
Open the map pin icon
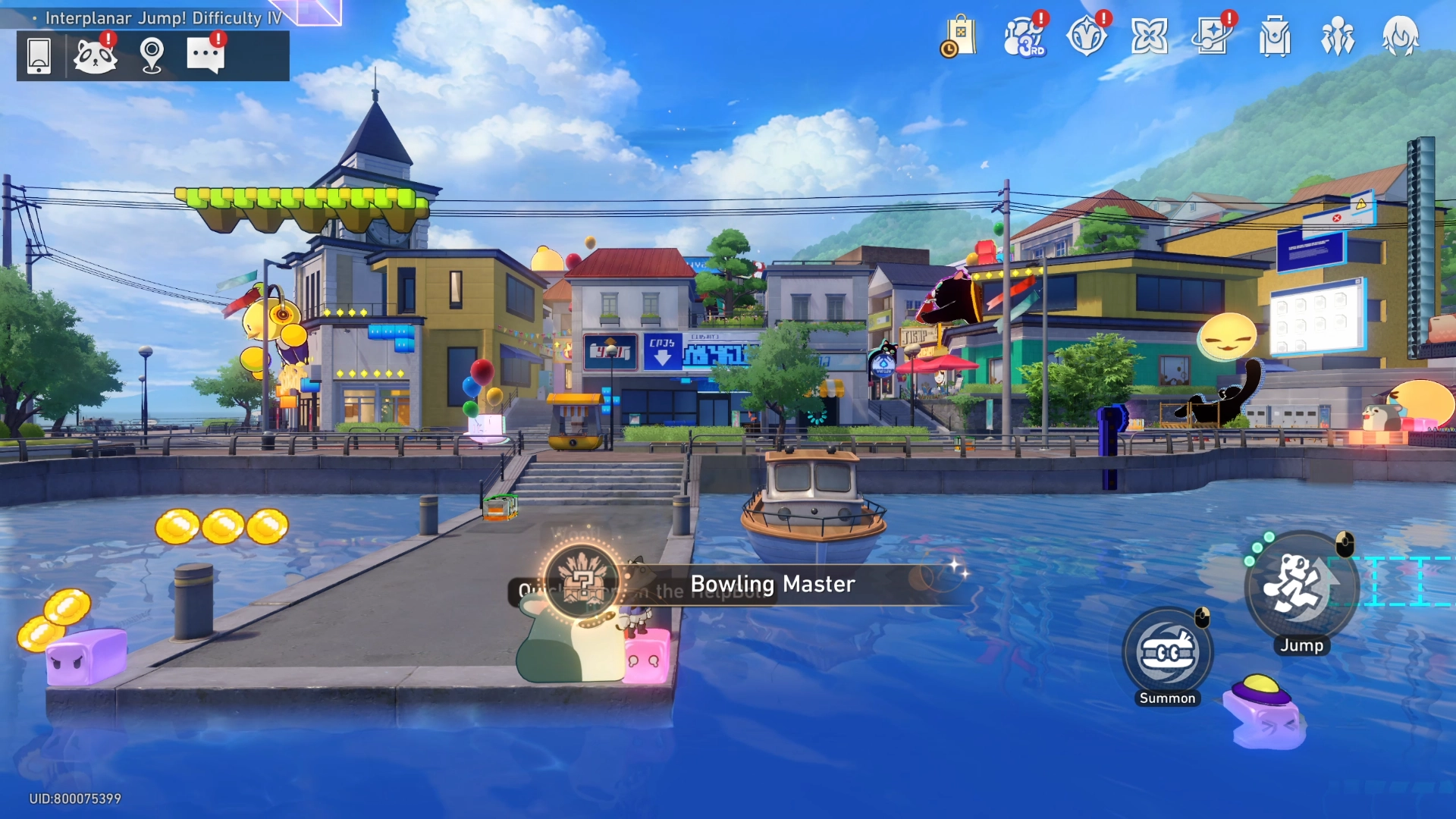tap(152, 55)
